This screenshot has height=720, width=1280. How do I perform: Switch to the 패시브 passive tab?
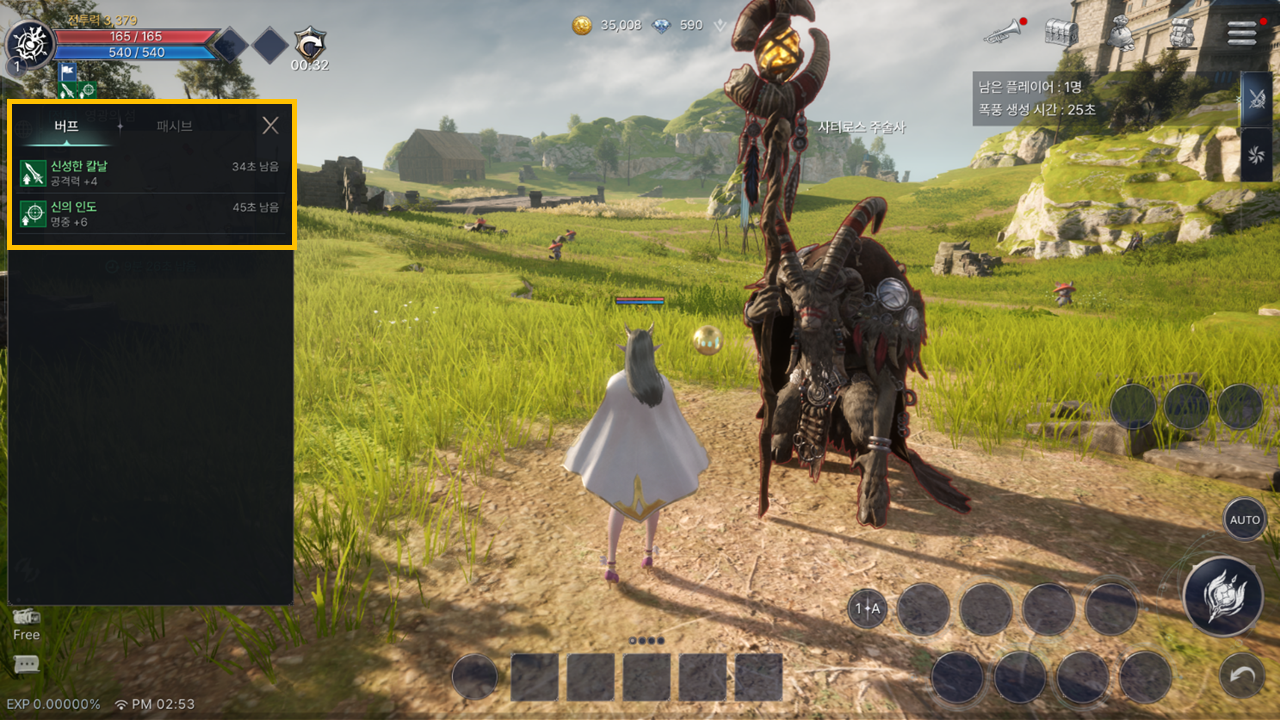(x=174, y=126)
